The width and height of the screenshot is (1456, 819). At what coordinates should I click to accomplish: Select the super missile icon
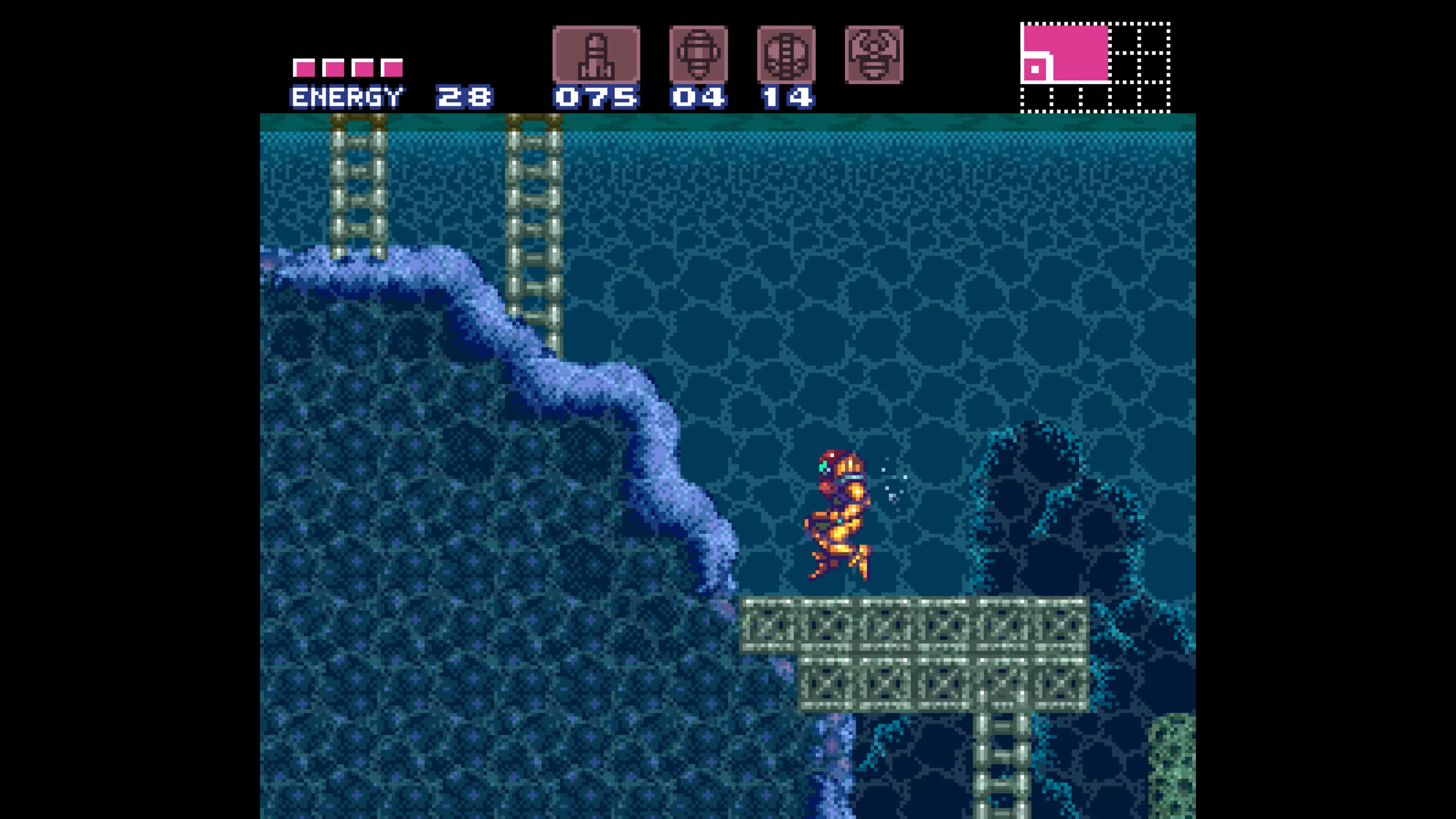click(698, 55)
